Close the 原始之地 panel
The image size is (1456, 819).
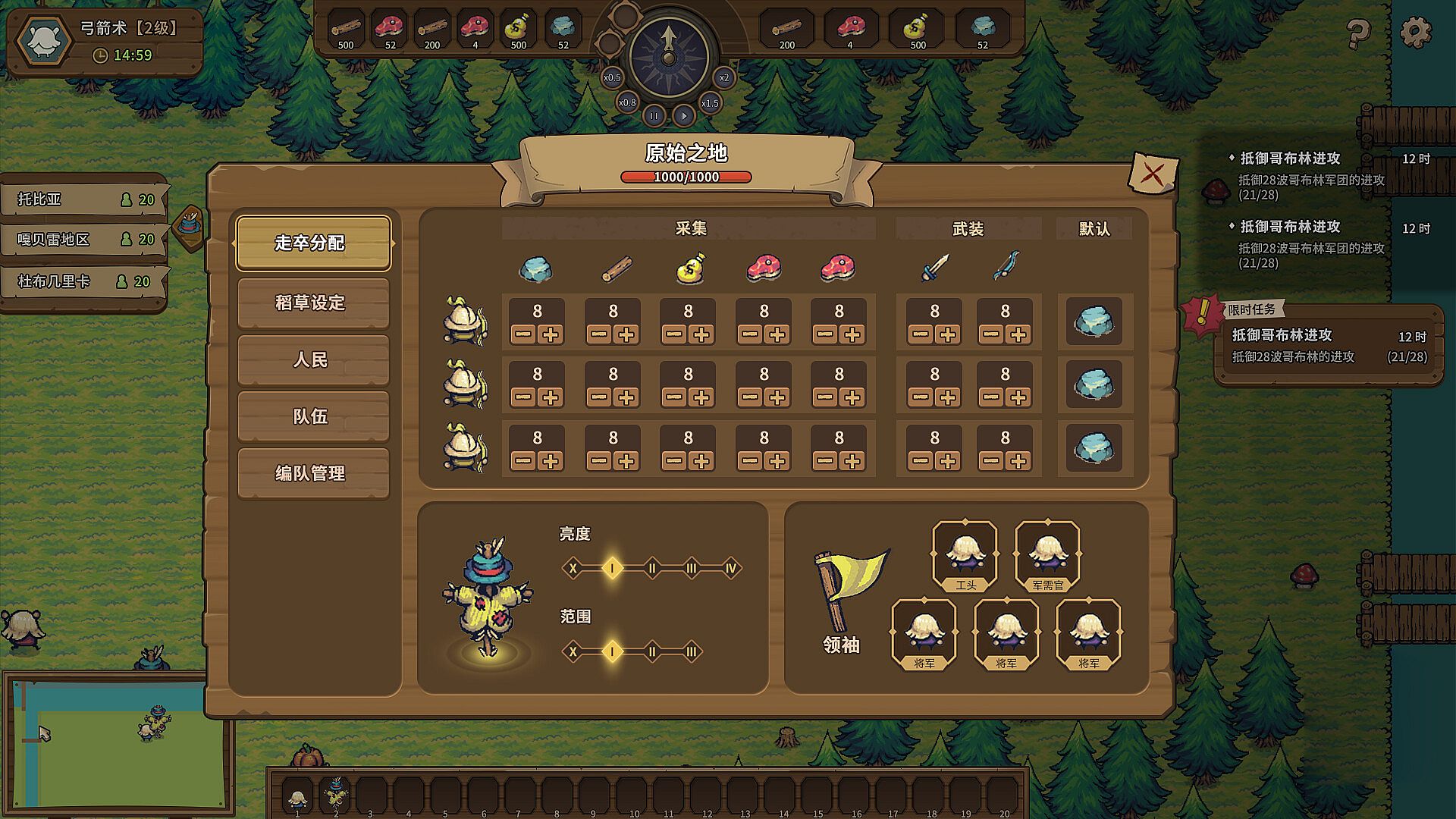pyautogui.click(x=1152, y=174)
